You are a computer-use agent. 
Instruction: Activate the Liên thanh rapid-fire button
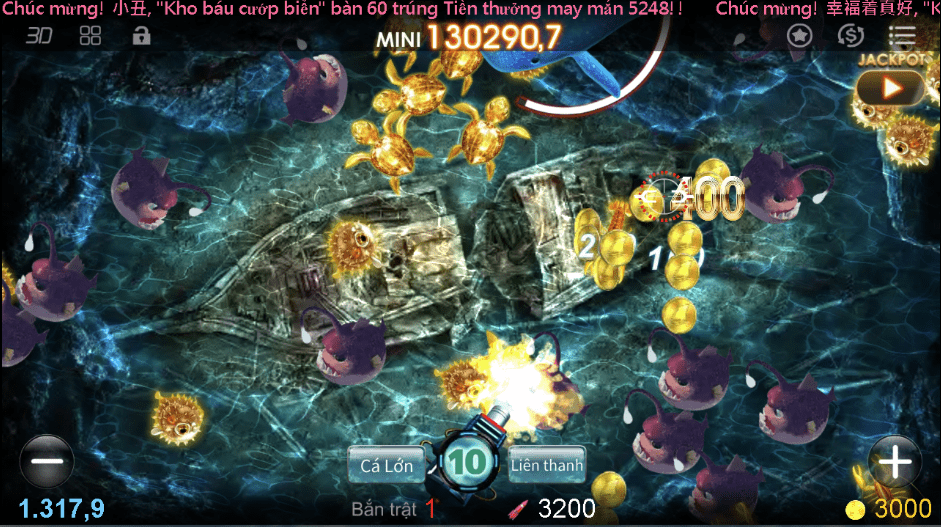pyautogui.click(x=546, y=464)
